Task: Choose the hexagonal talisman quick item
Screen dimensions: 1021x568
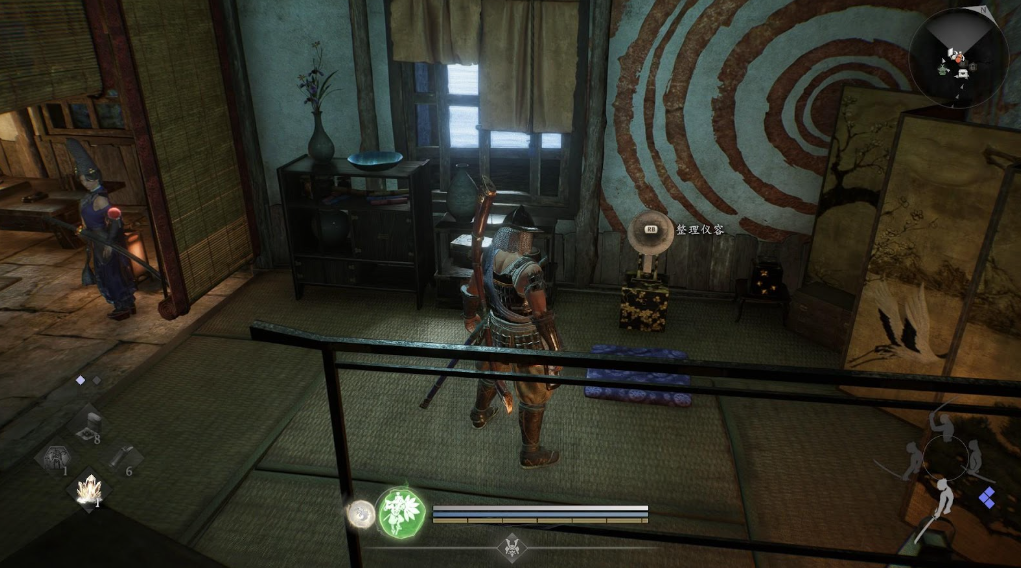Action: [54, 458]
